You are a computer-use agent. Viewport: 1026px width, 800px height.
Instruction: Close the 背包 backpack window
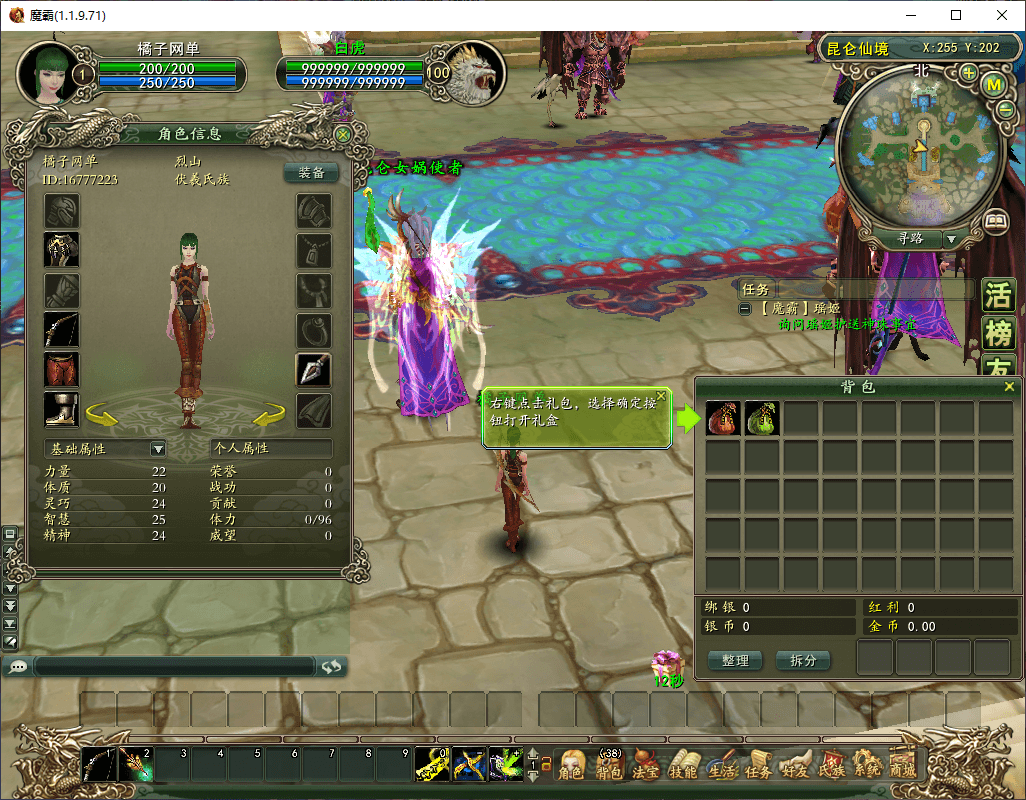click(x=1009, y=387)
